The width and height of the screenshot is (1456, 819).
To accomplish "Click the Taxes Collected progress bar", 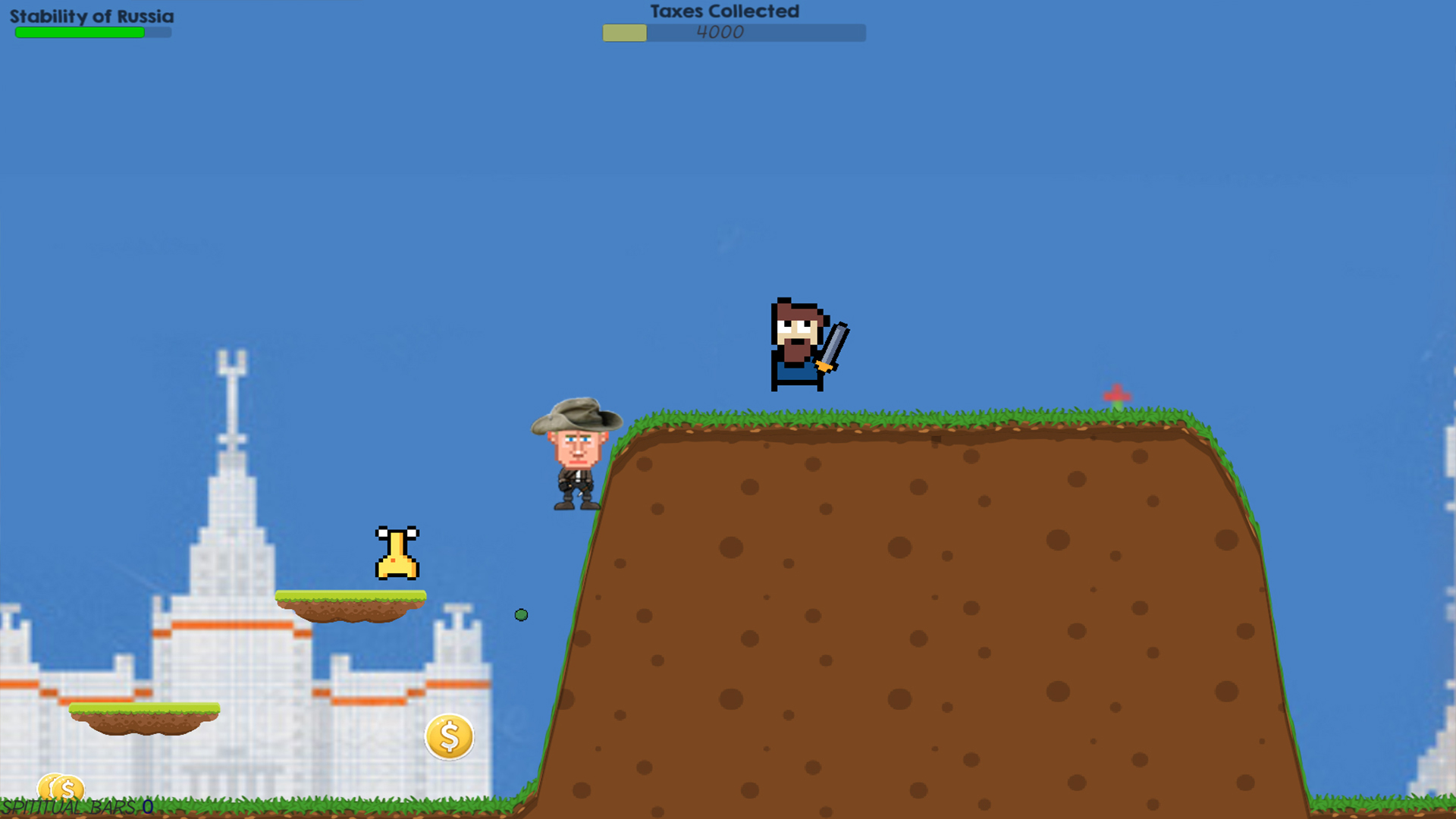I will [733, 33].
